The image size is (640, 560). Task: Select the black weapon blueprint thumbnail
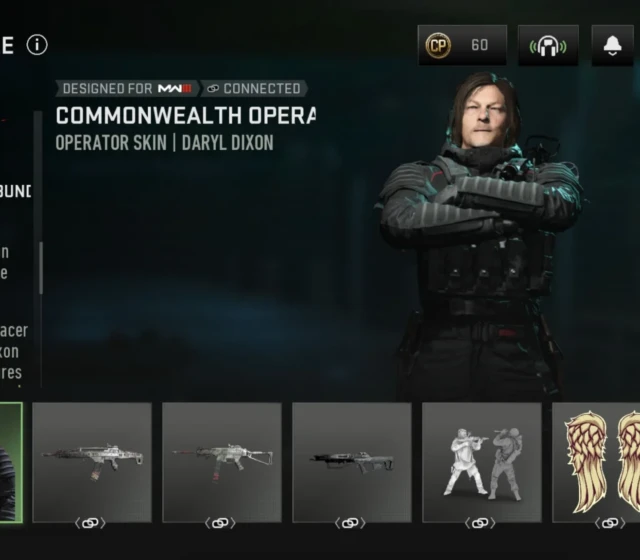click(352, 462)
